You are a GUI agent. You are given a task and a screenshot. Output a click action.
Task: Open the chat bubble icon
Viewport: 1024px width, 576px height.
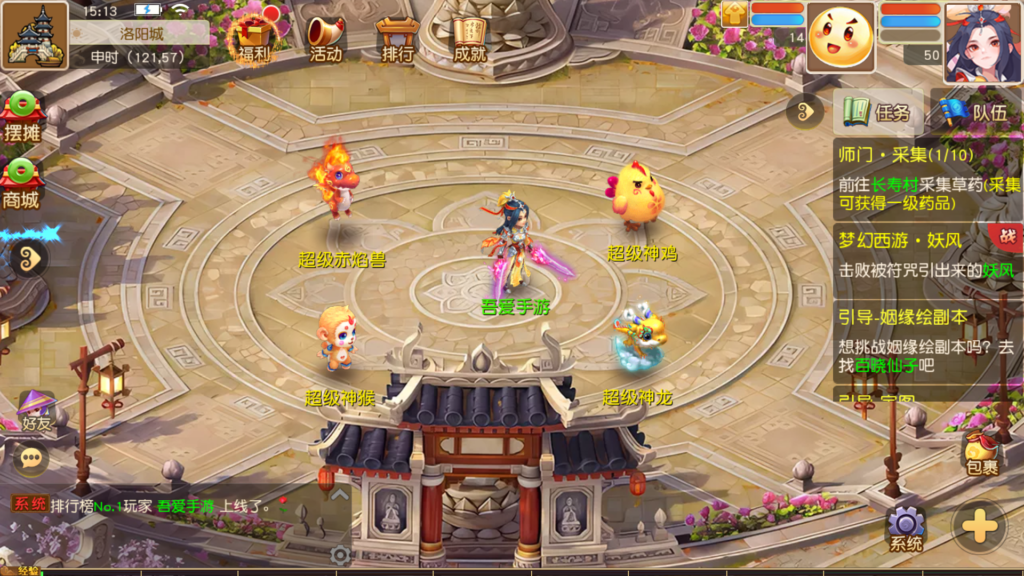30,458
